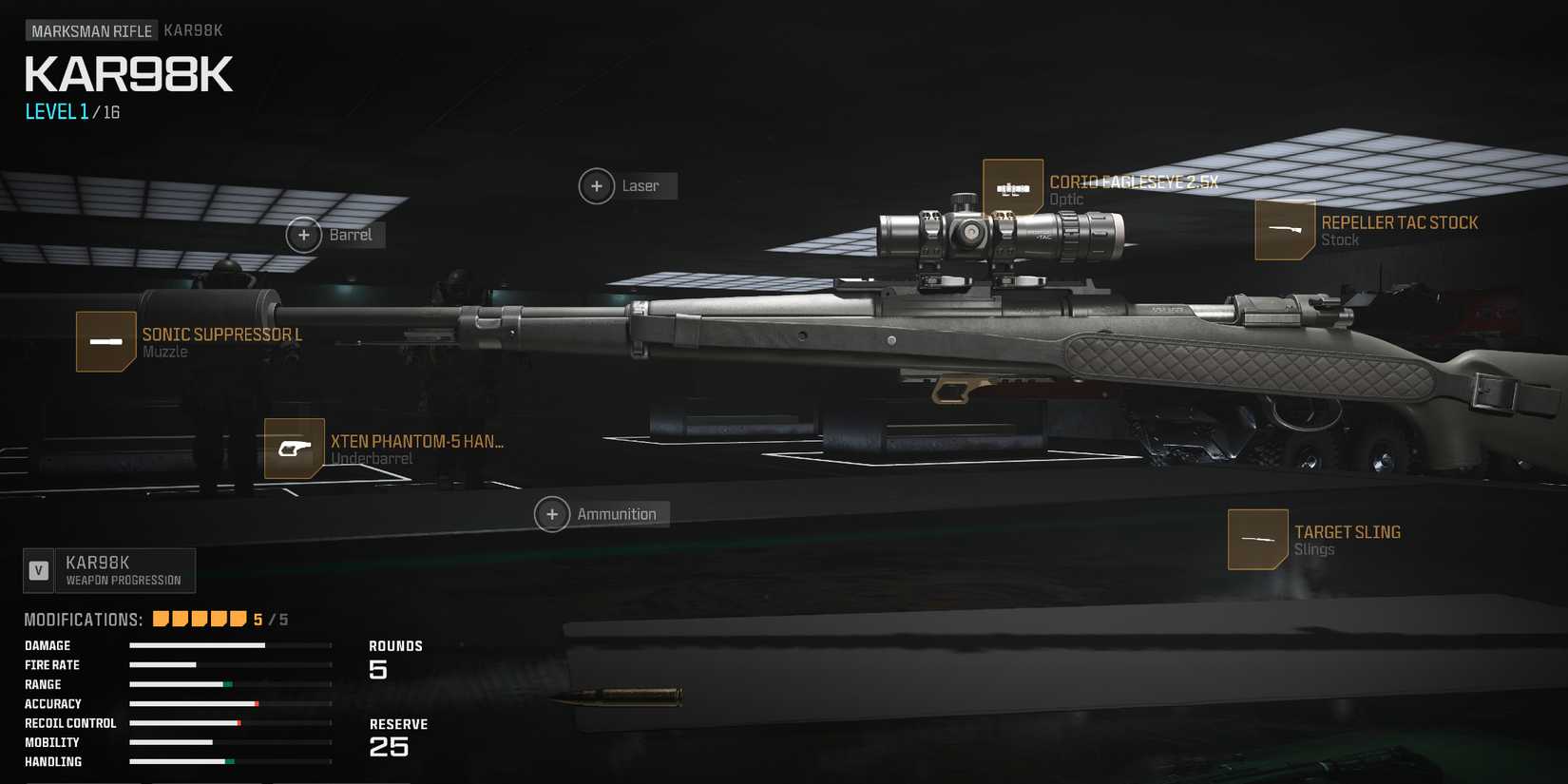
Task: Click the rifle icon next to MARKSMAN RIFLE label
Action: (194, 30)
